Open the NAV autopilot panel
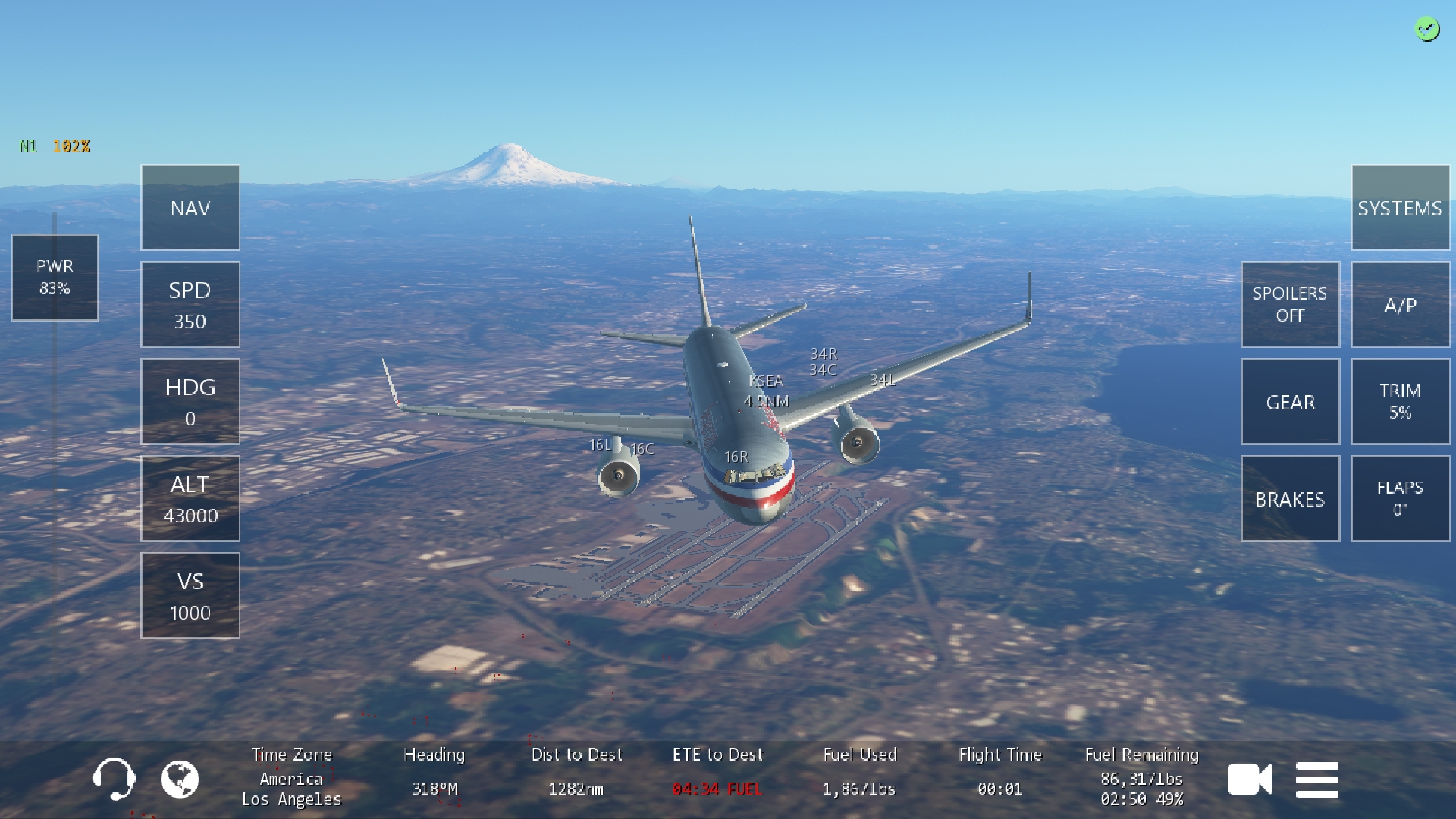1456x819 pixels. (190, 208)
